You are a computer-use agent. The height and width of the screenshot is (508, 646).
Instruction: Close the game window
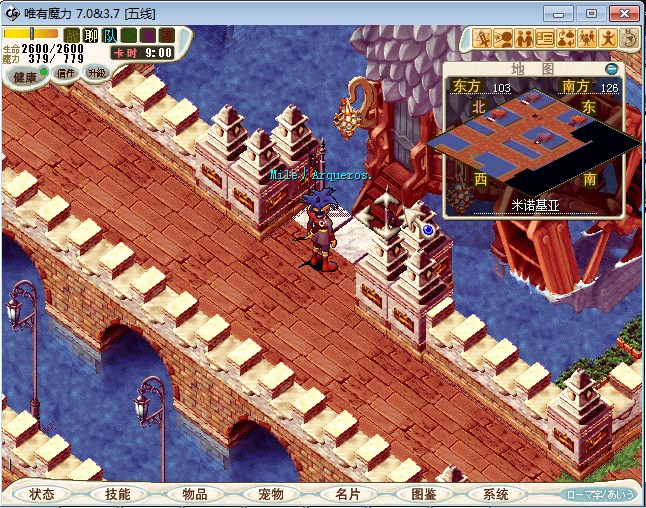point(622,13)
